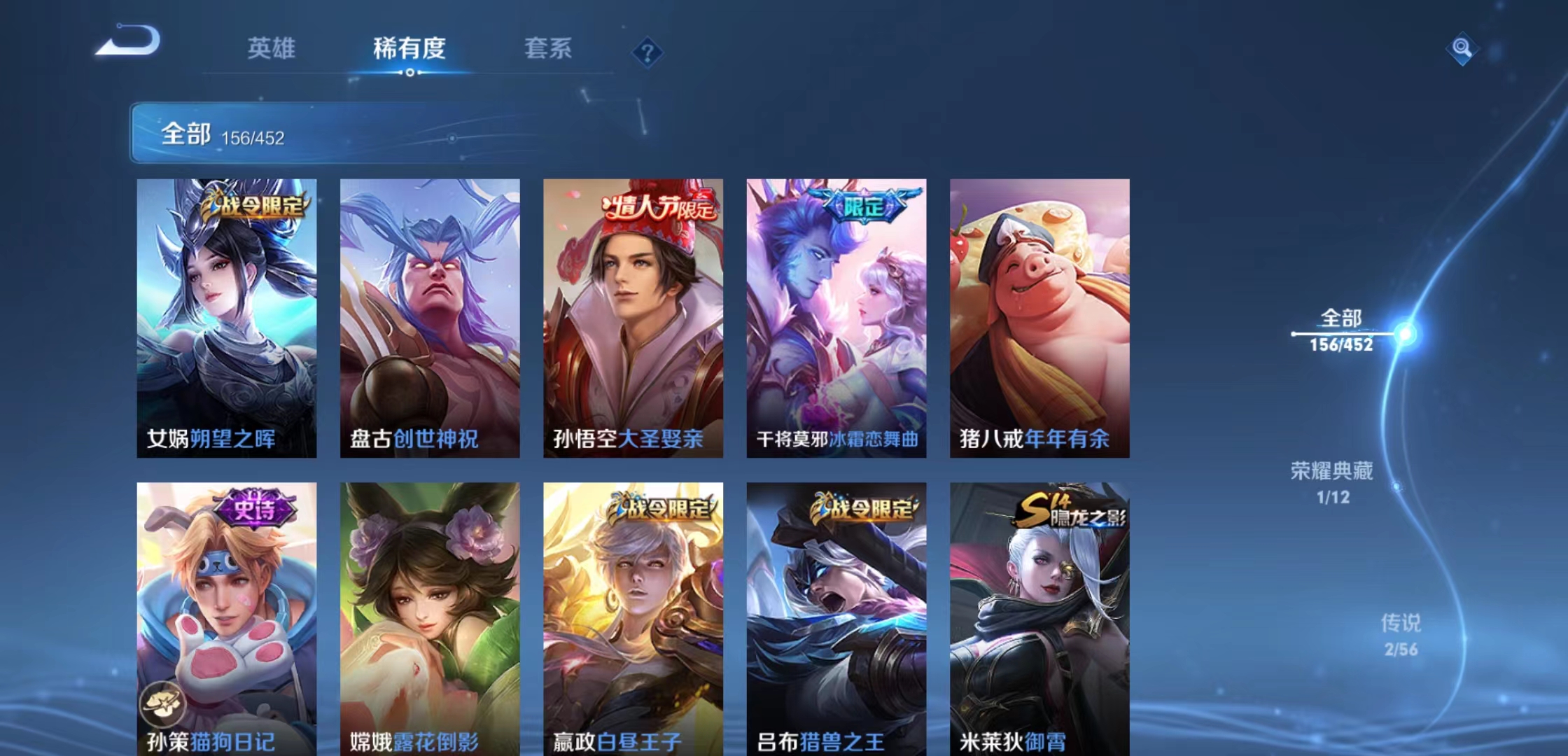This screenshot has width=1568, height=756.
Task: Click the help question mark icon
Action: (x=647, y=52)
